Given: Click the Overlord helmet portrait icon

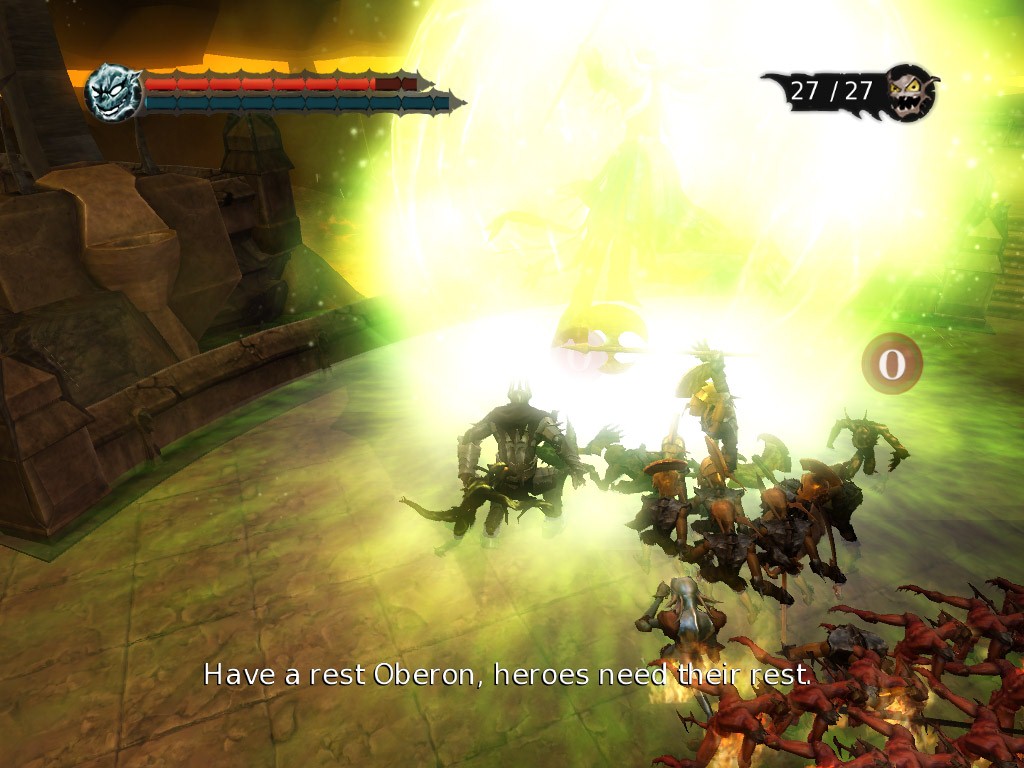Looking at the screenshot, I should click(x=112, y=92).
